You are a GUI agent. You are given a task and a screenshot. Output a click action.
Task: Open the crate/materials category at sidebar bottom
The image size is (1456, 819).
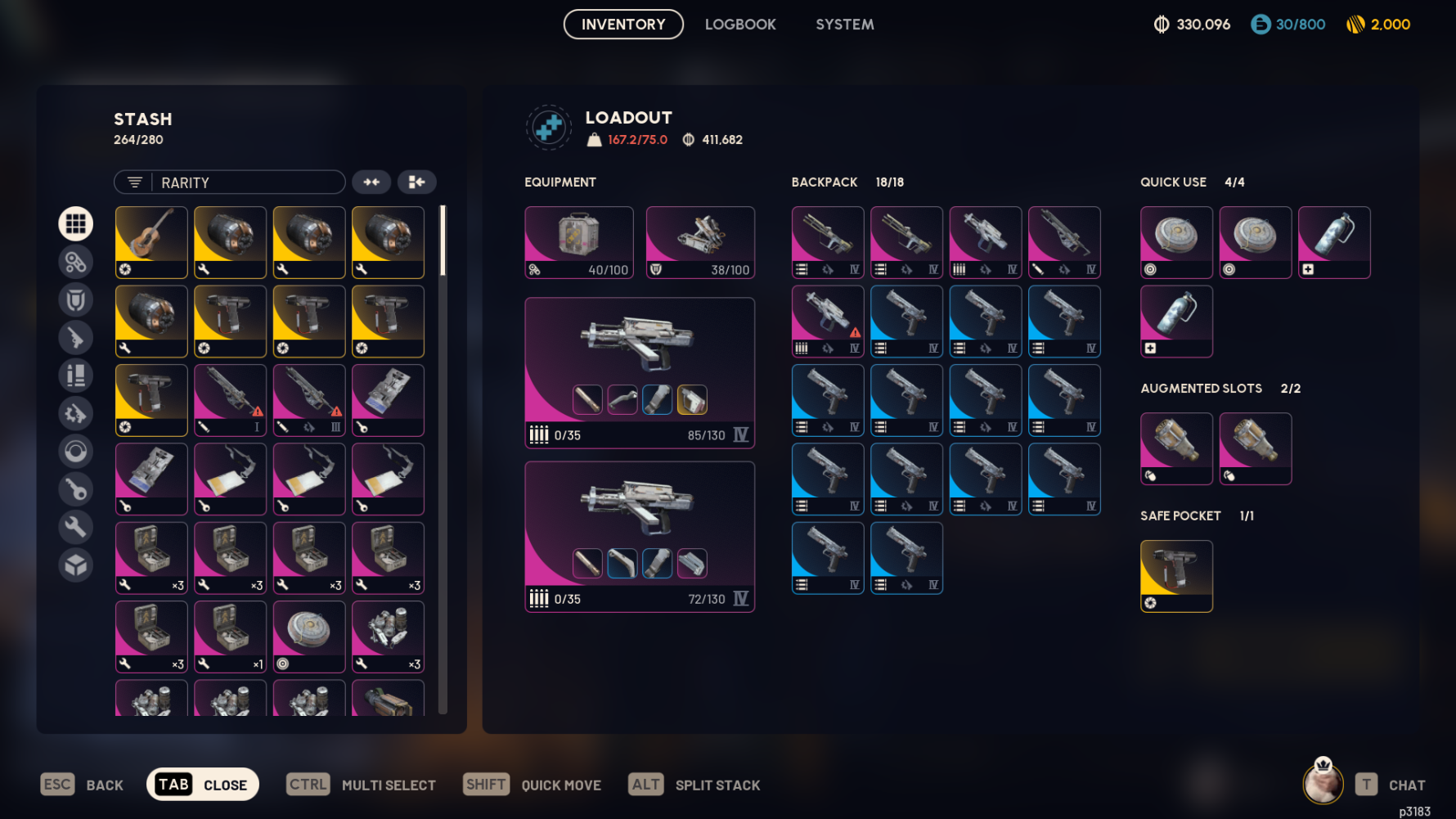(x=75, y=565)
